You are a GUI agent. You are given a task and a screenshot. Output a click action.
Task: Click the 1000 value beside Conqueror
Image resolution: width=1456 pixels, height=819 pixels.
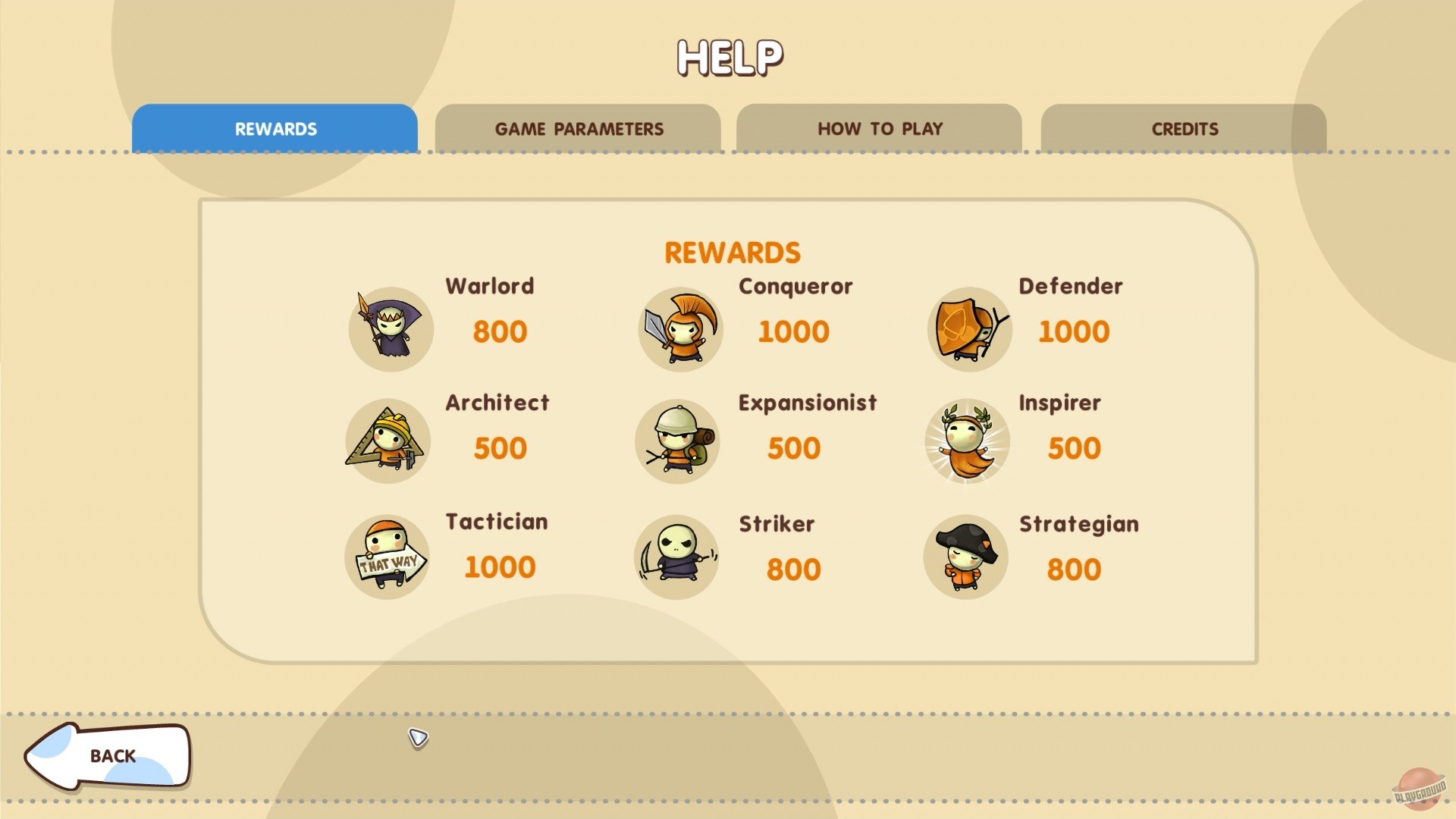click(793, 331)
